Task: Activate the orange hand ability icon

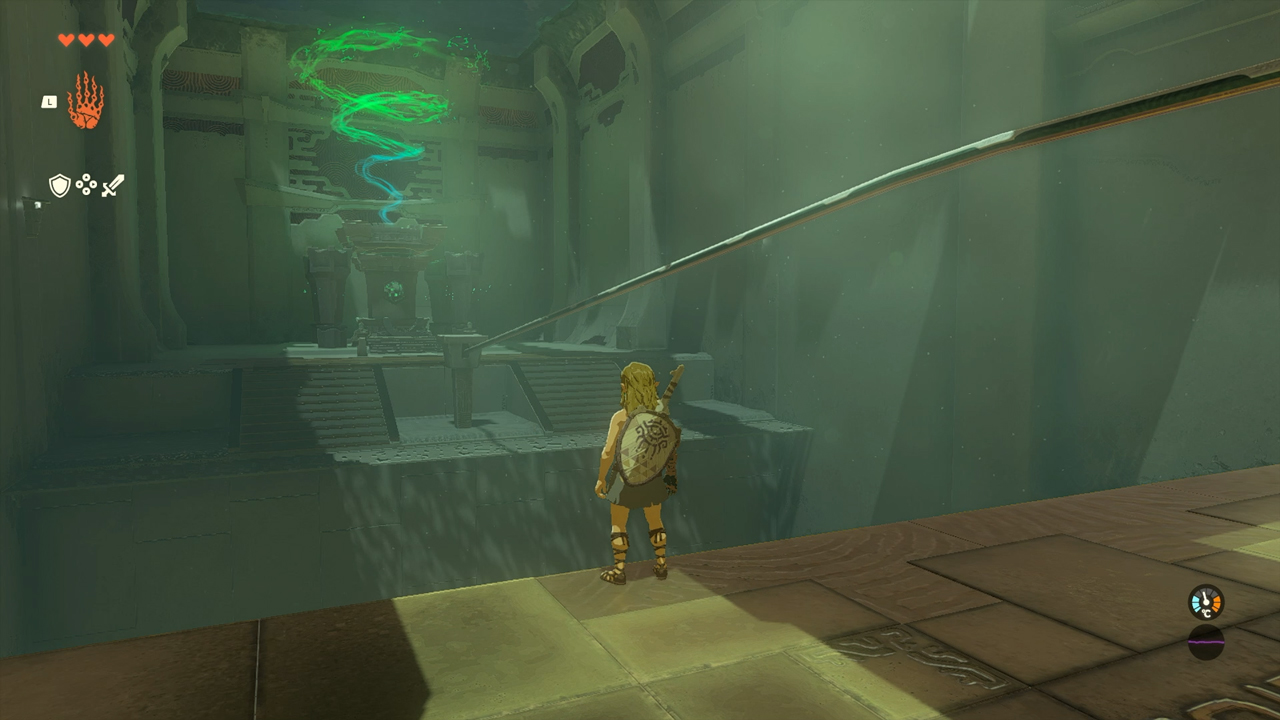Action: (x=85, y=101)
